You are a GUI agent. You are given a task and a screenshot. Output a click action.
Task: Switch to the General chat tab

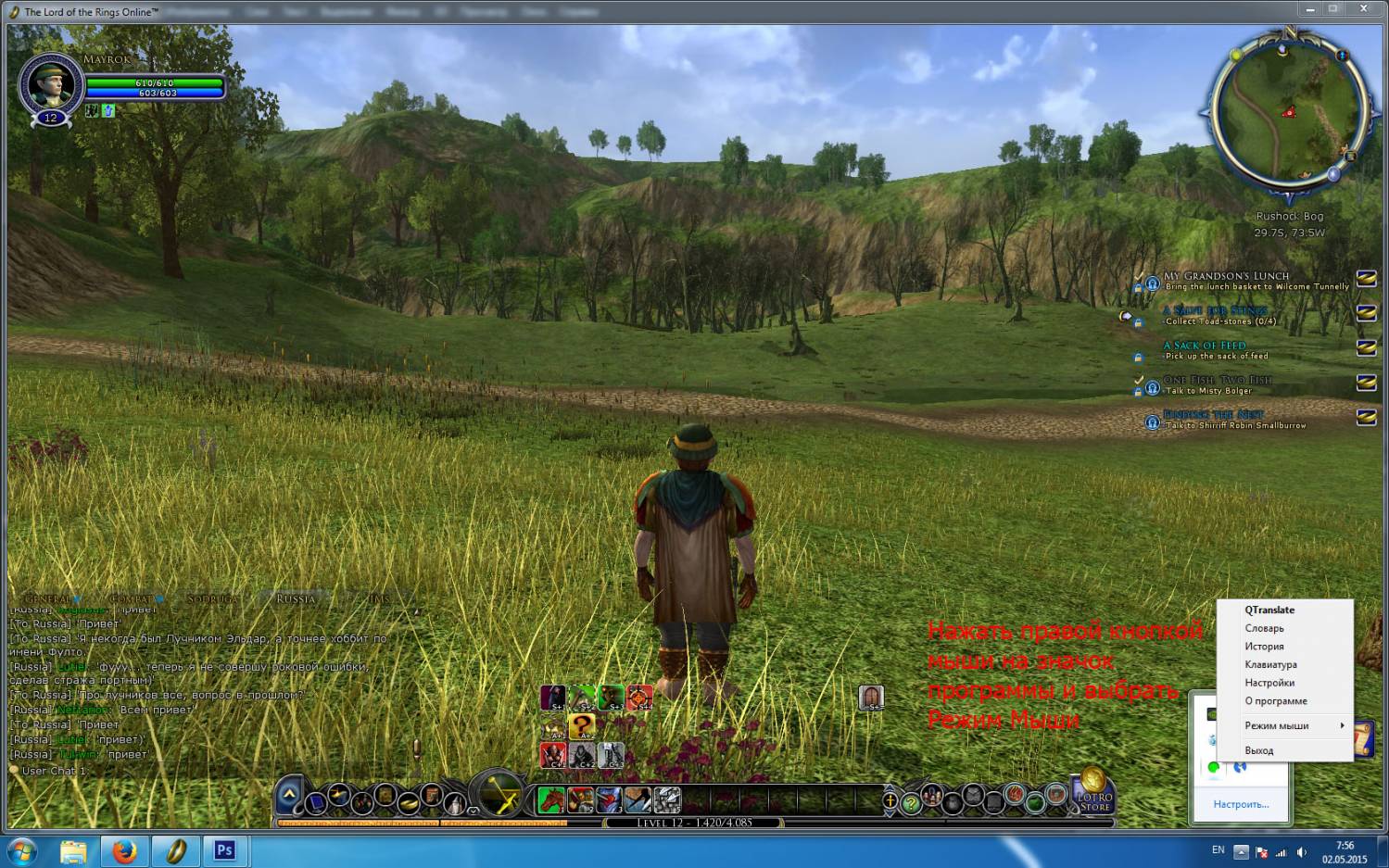(47, 599)
